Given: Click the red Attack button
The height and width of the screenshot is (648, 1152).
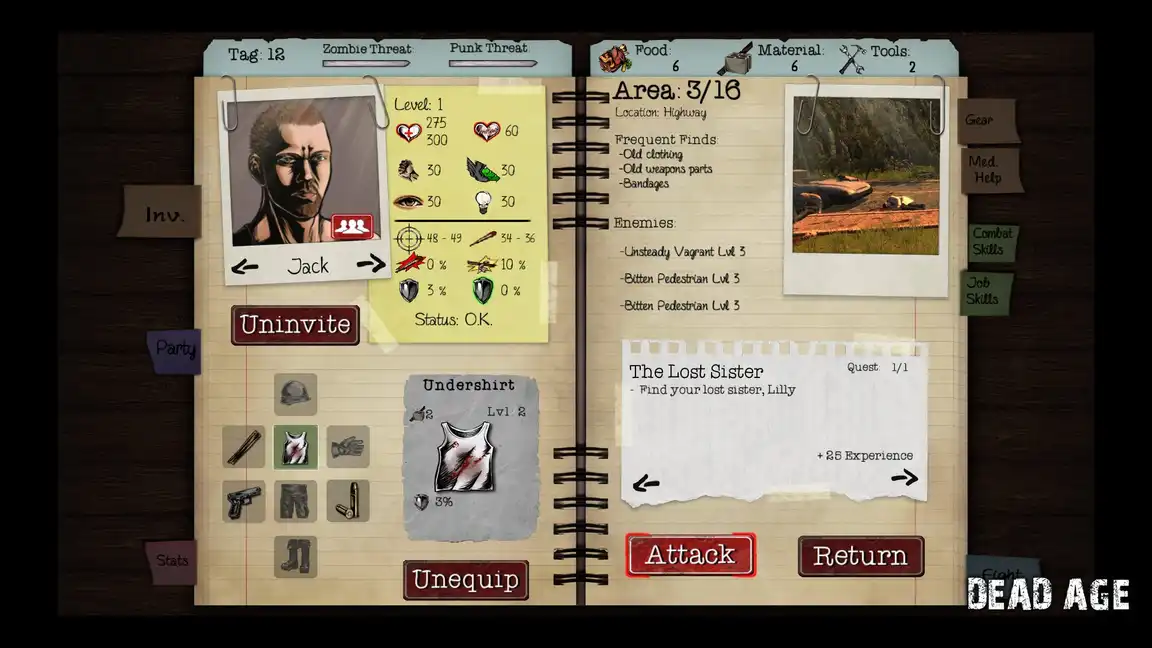Looking at the screenshot, I should (x=690, y=555).
